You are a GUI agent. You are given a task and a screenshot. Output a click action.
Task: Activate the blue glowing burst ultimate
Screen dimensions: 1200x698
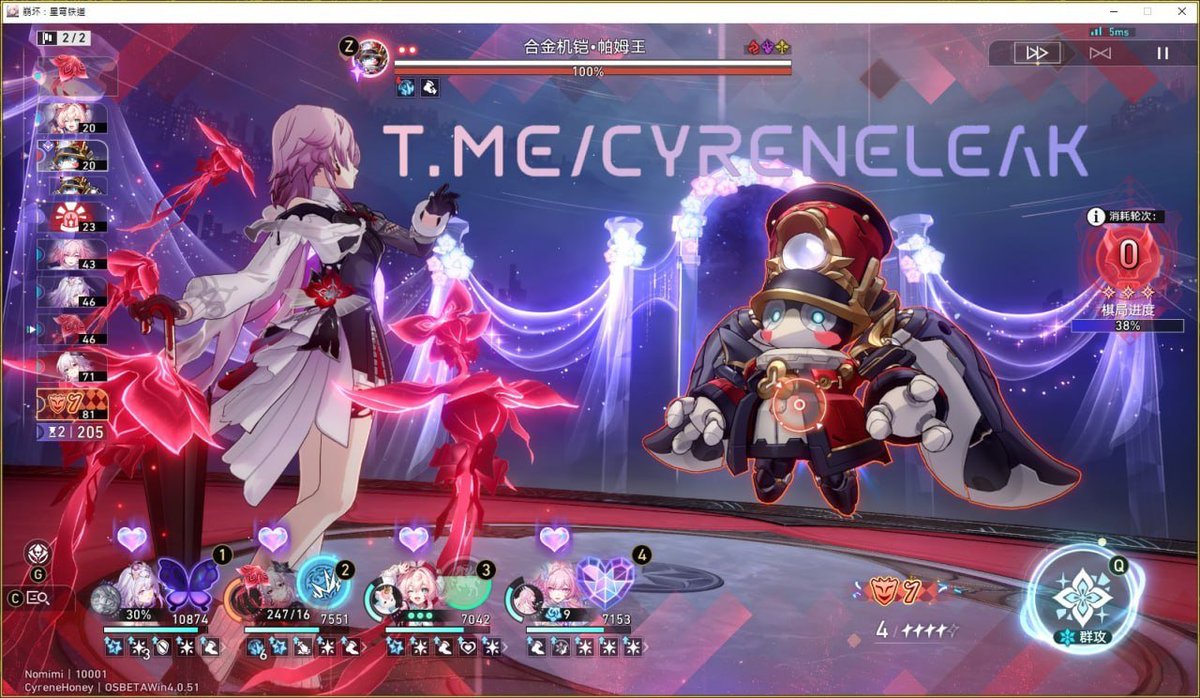click(325, 583)
